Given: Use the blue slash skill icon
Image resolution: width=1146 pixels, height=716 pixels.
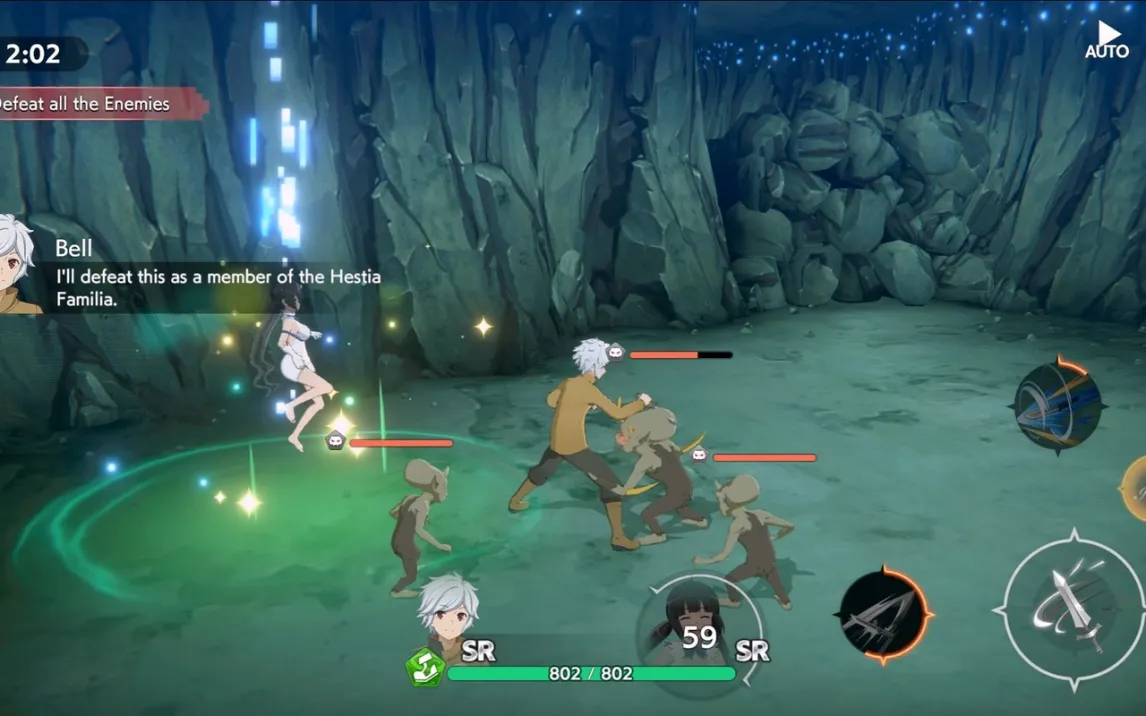Looking at the screenshot, I should pos(1057,406).
